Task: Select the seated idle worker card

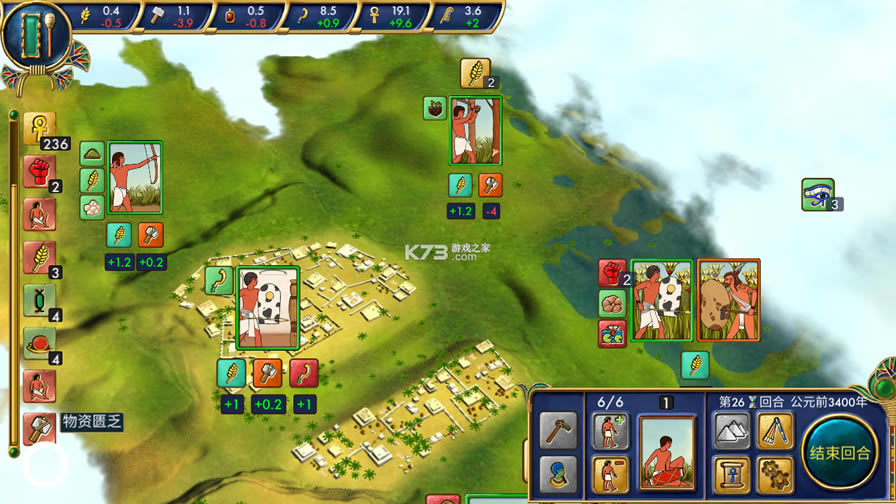Action: click(666, 453)
